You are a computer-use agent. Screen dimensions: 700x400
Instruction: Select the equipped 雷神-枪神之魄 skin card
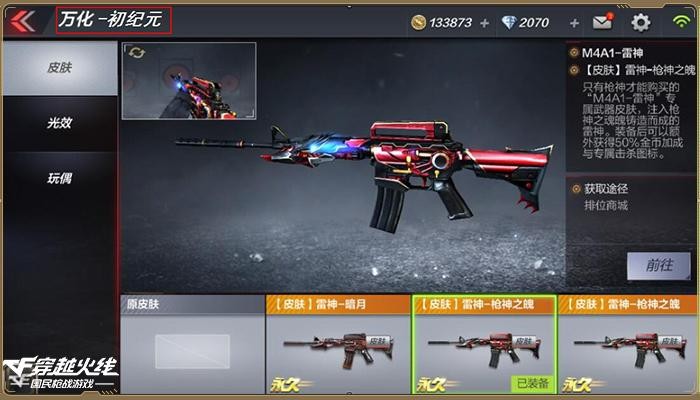[483, 344]
